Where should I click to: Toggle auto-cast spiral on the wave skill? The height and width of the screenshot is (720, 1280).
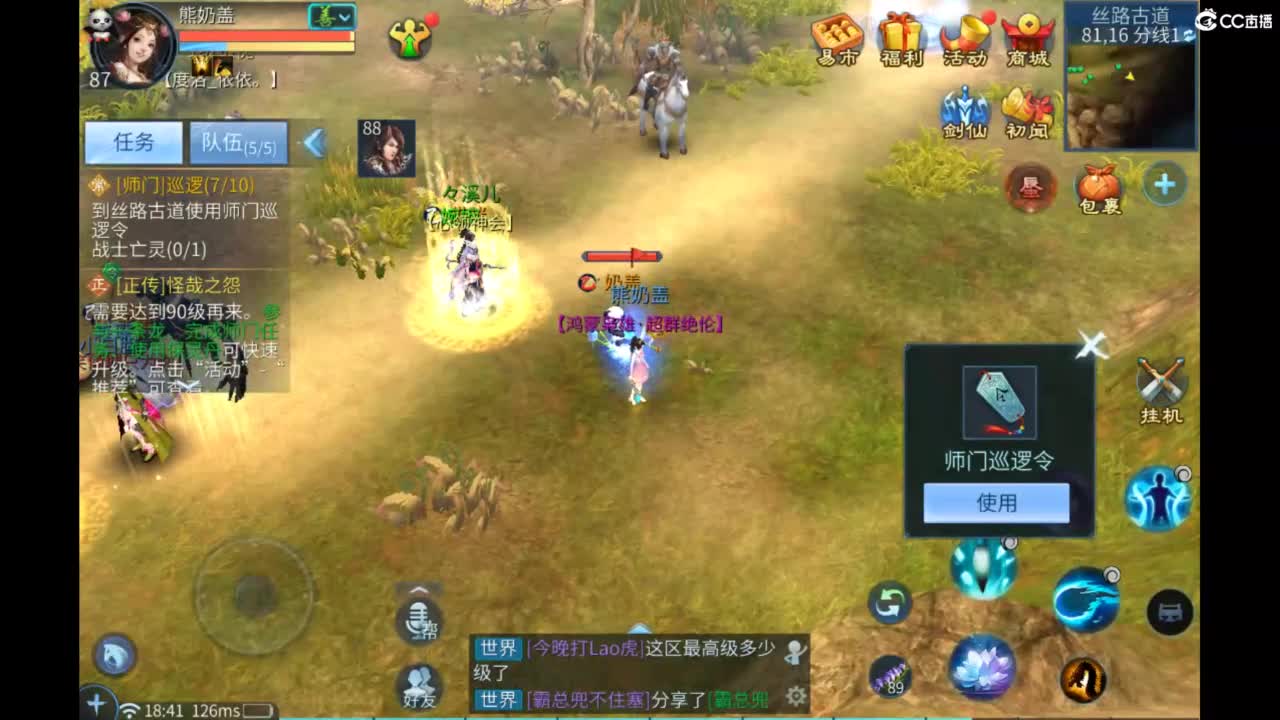tap(1113, 573)
